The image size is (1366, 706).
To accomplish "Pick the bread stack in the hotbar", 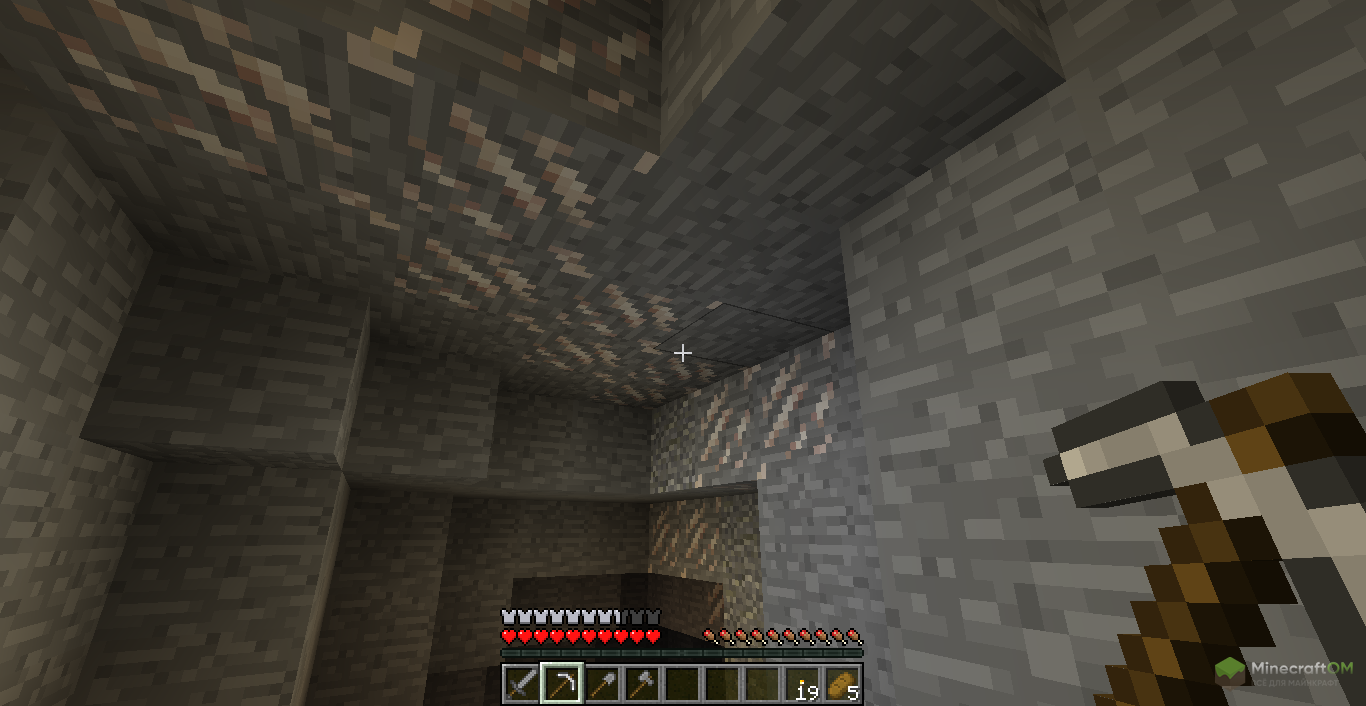I will tap(842, 685).
